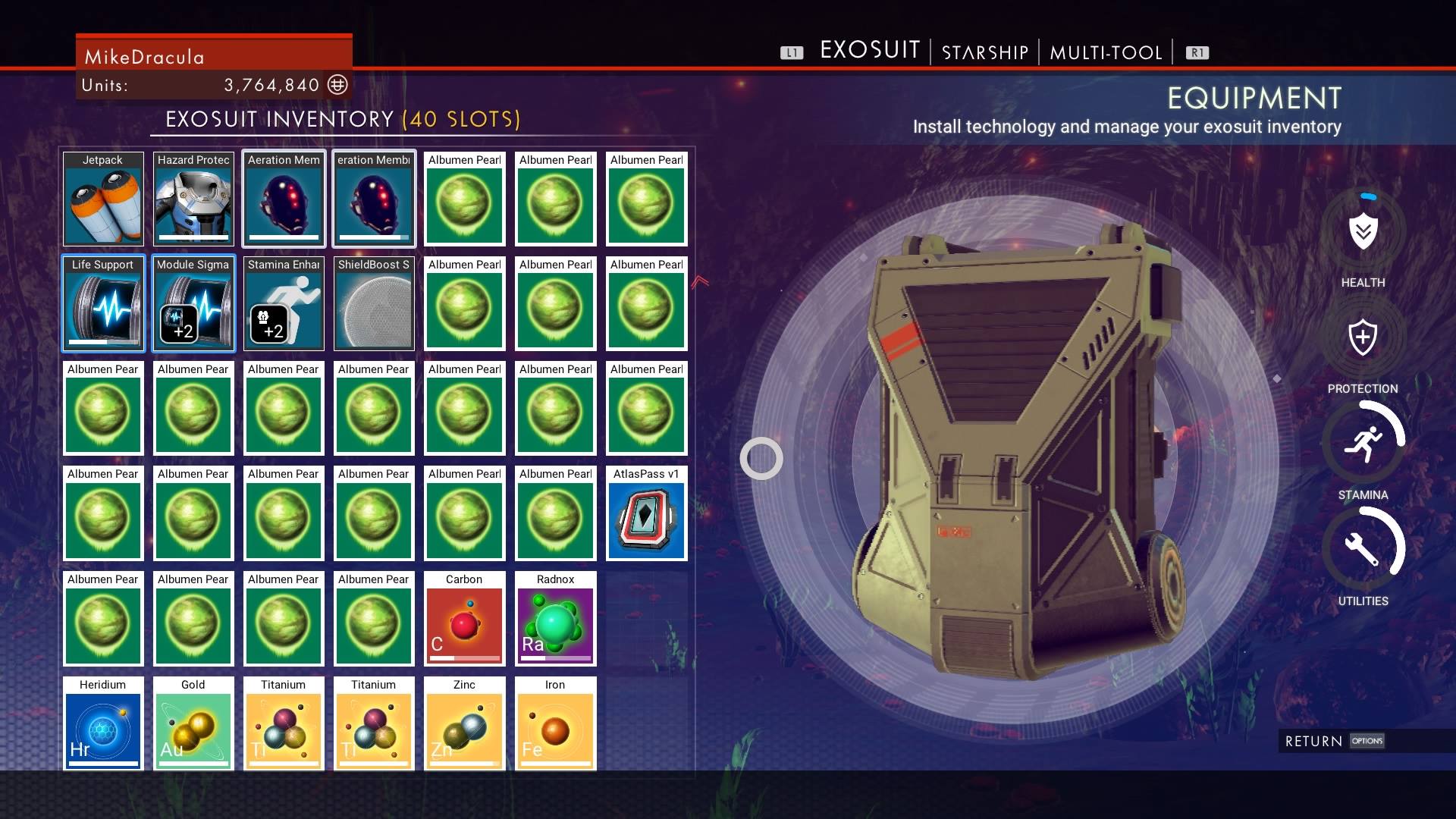Select the Gold resource slot
Screen dimensions: 1456x819
coord(193,724)
